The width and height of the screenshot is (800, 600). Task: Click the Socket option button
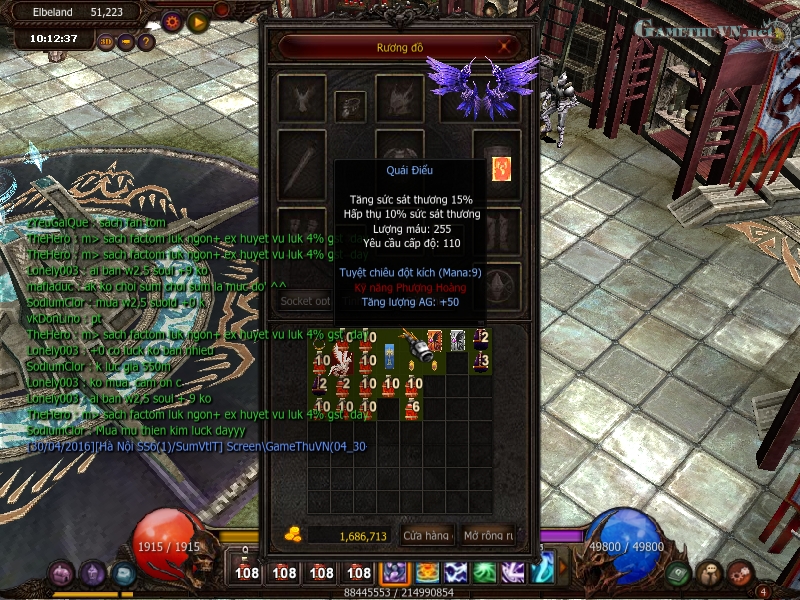pos(305,300)
